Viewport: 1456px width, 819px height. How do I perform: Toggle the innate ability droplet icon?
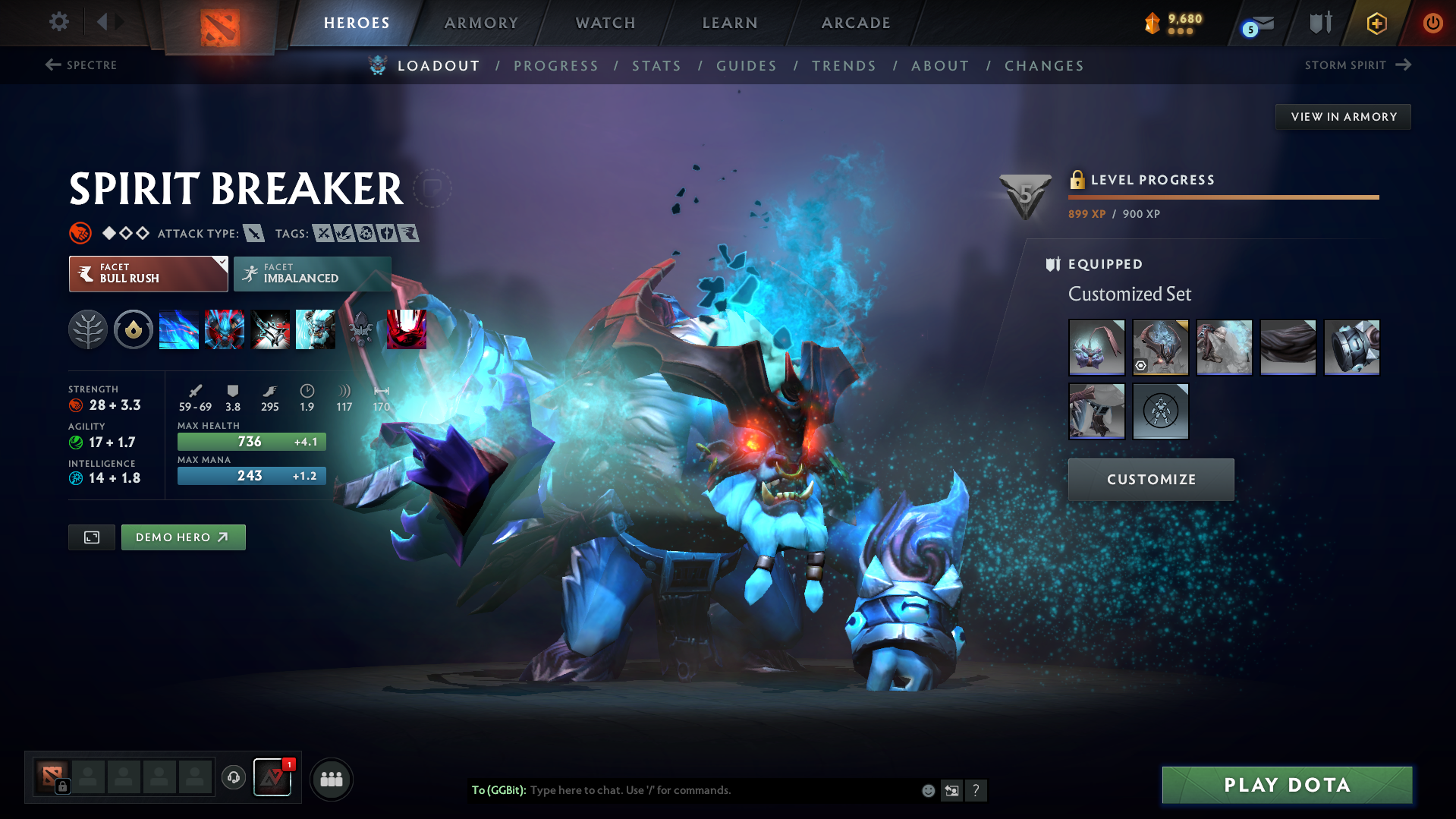(x=134, y=329)
